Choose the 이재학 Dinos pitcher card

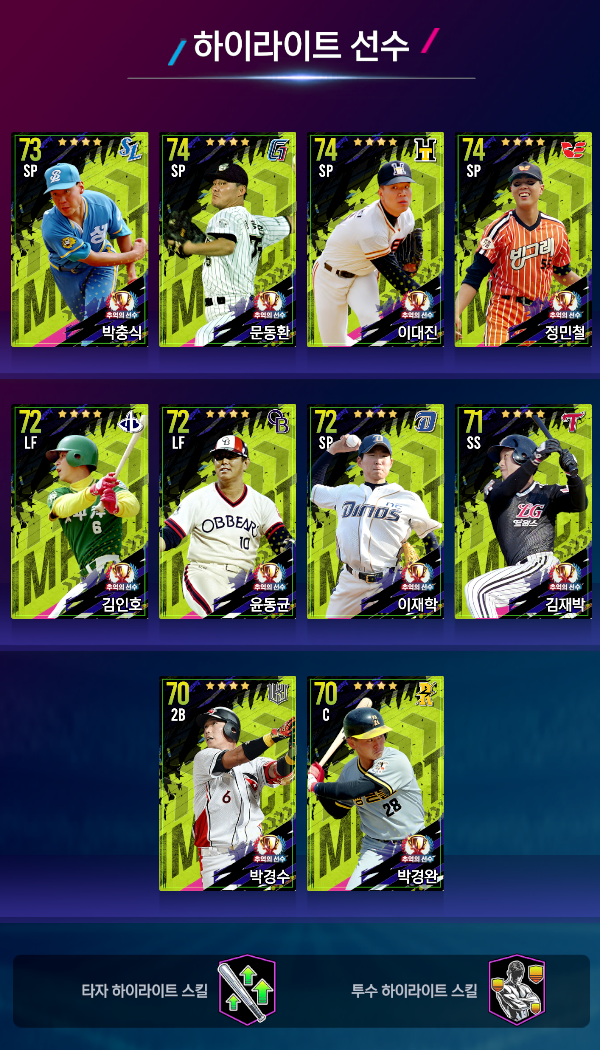point(376,512)
